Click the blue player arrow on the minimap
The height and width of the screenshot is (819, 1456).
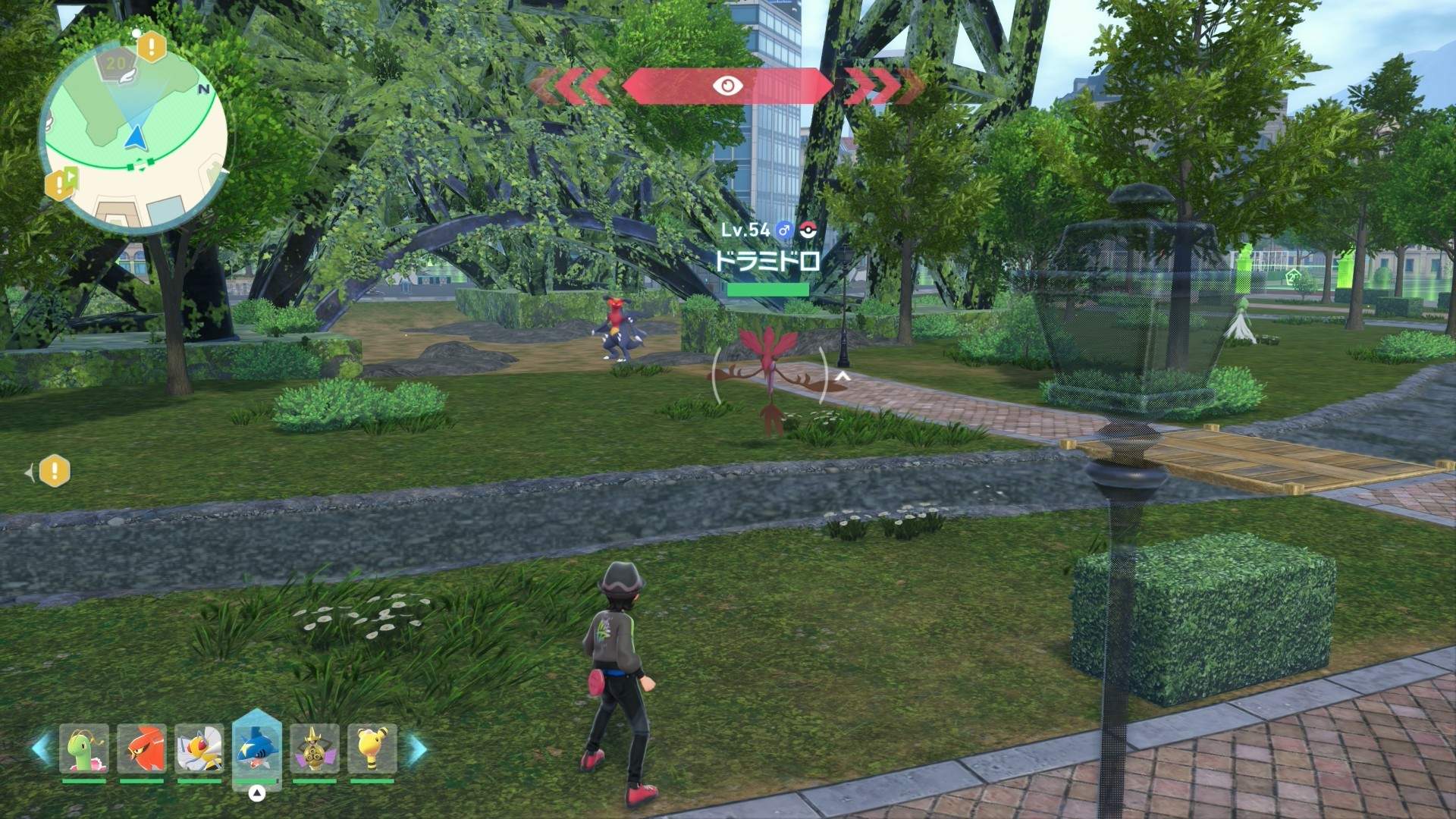(x=136, y=137)
